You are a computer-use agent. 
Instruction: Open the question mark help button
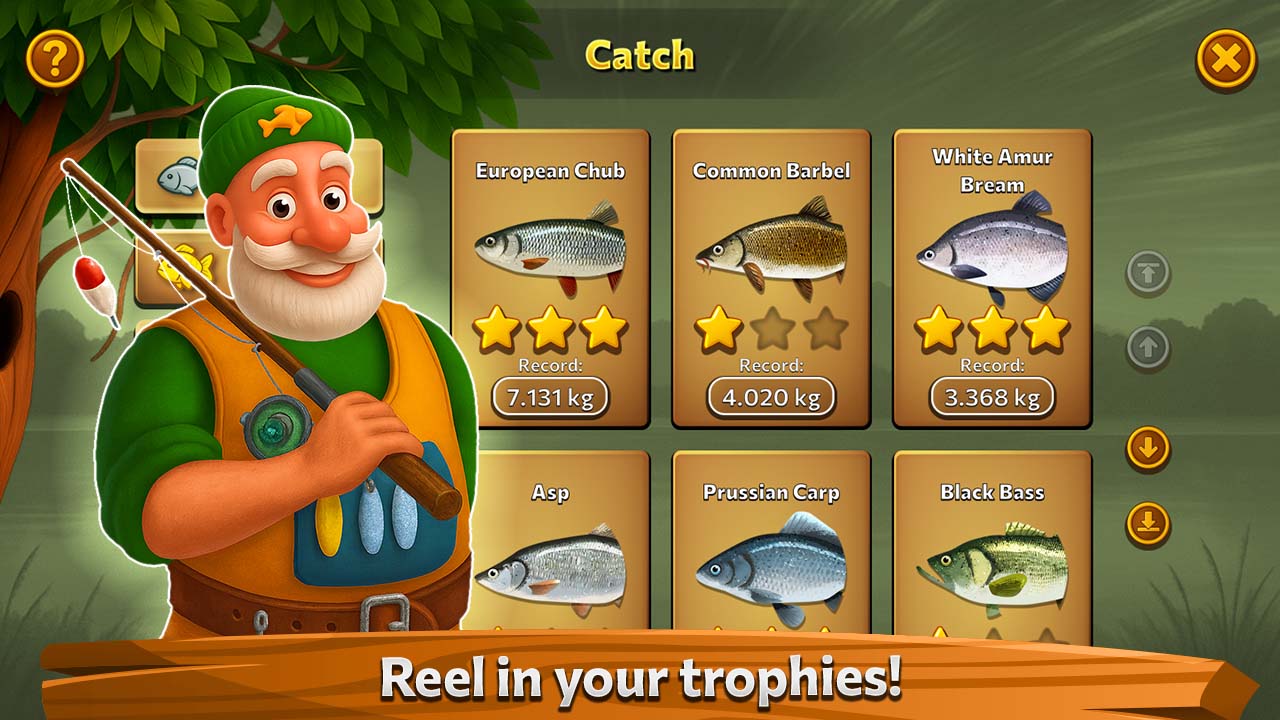tap(55, 59)
